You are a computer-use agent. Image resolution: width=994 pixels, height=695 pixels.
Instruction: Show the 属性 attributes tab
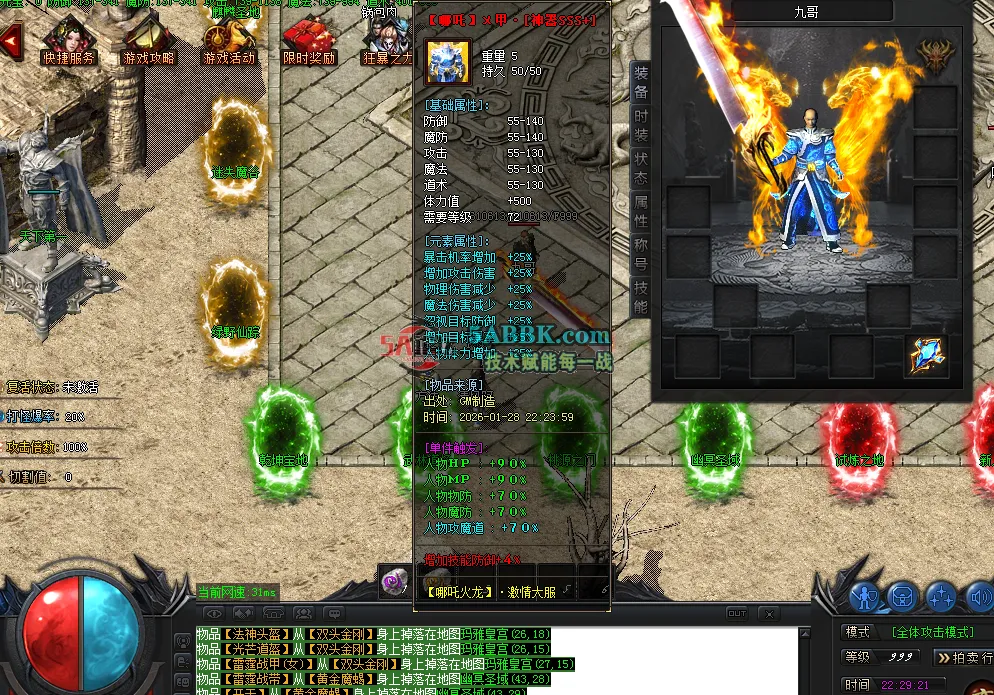641,211
